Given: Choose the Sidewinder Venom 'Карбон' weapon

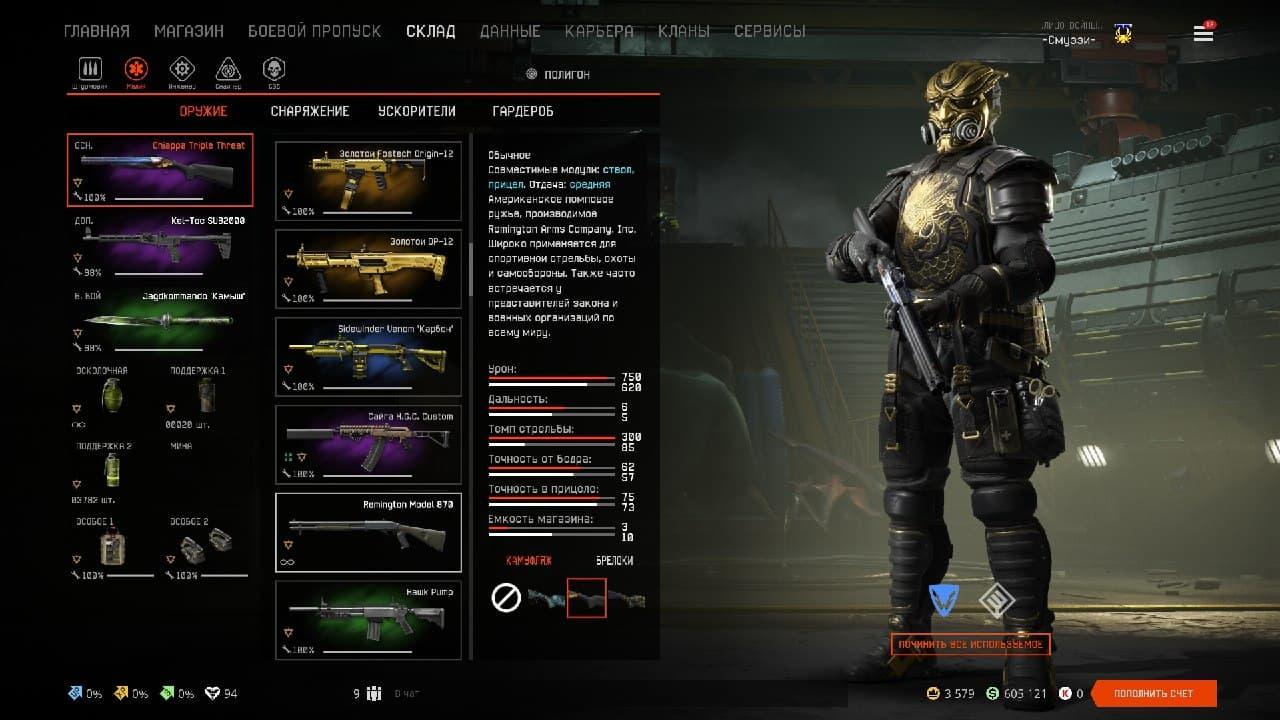Looking at the screenshot, I should (x=368, y=357).
